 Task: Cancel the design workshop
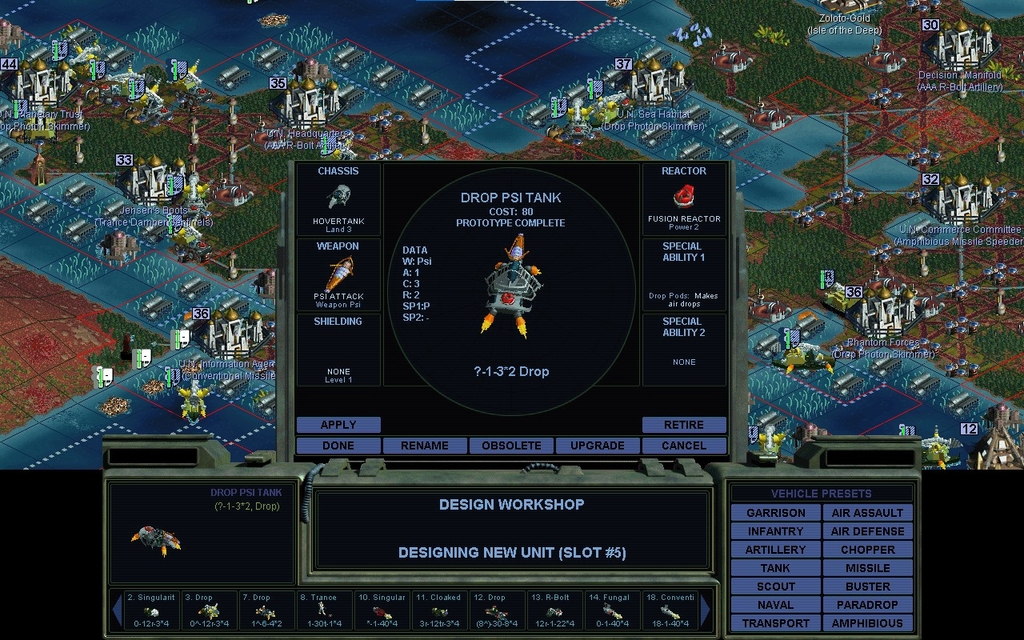click(x=684, y=445)
